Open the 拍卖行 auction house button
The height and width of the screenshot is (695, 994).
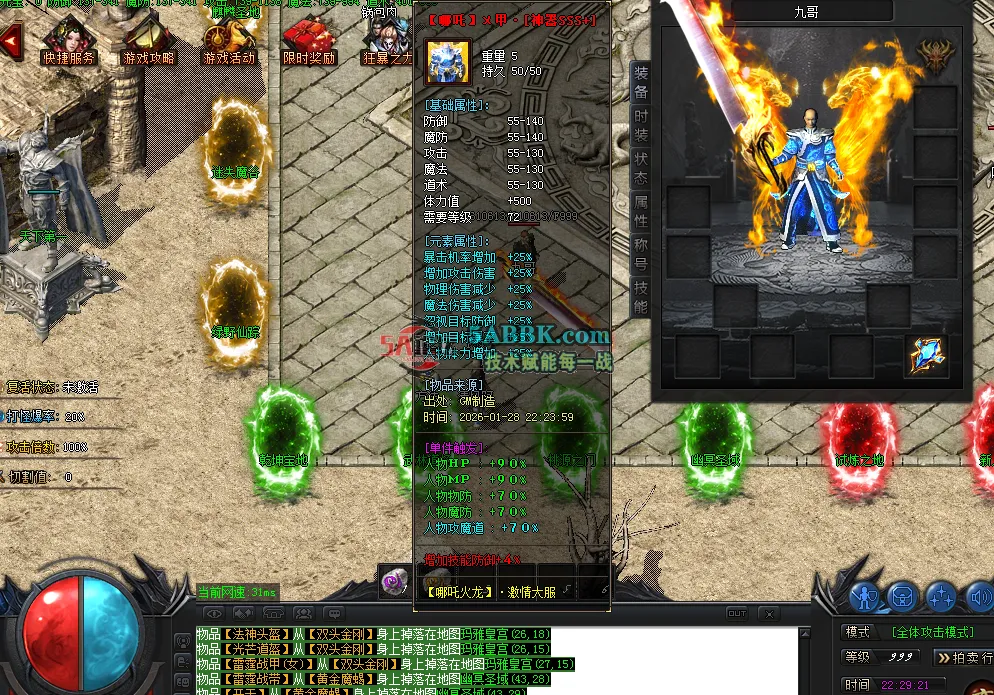pos(964,657)
